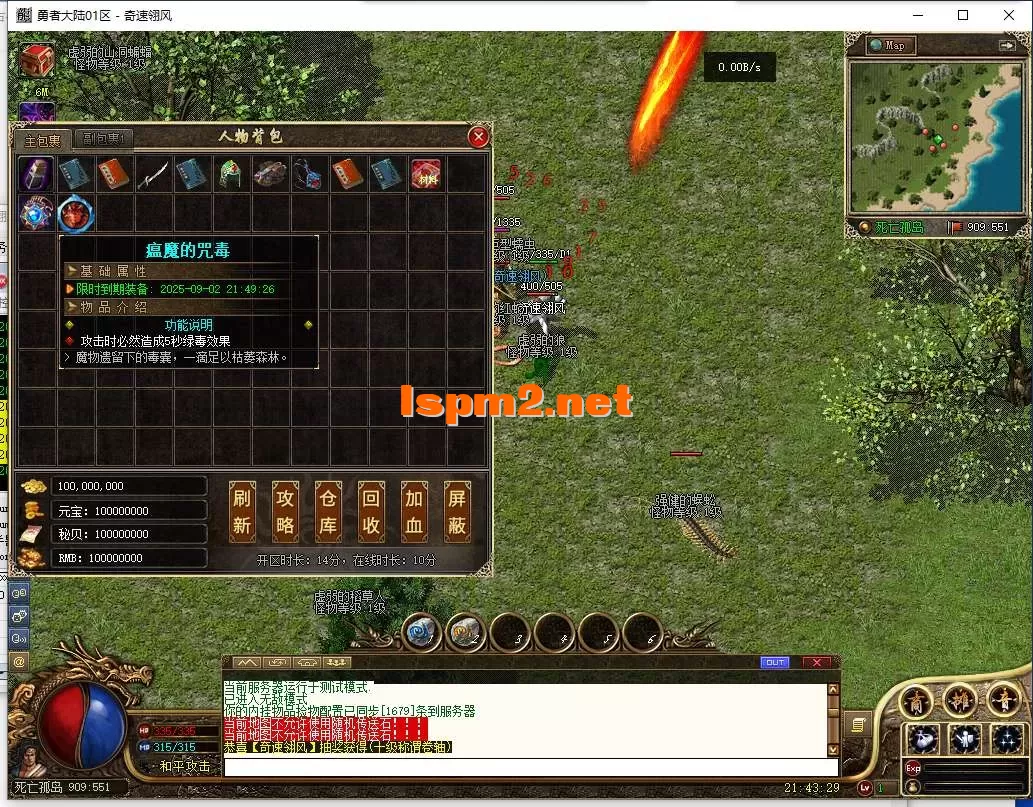Use the 加血 heal button
Image resolution: width=1033 pixels, height=807 pixels.
point(414,511)
